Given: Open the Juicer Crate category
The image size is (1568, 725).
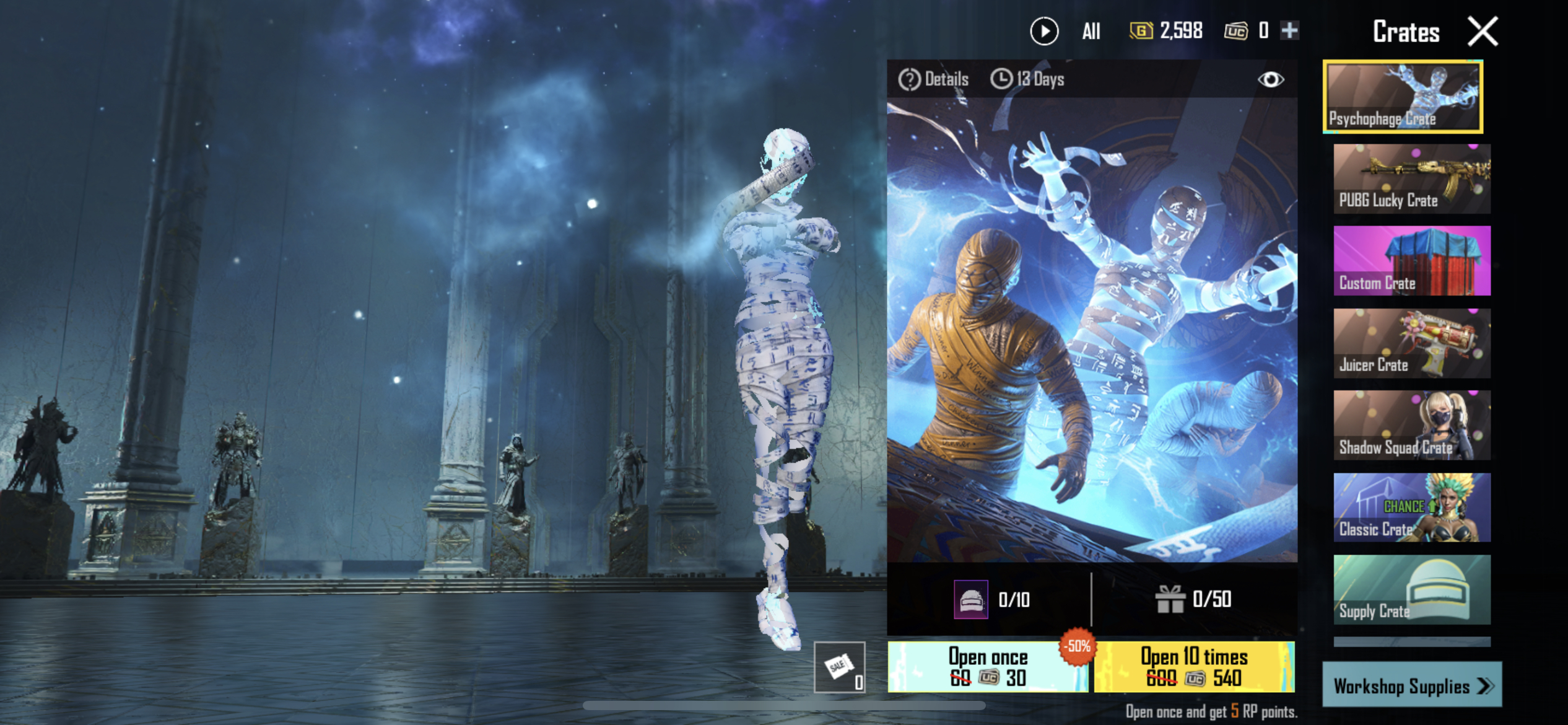Looking at the screenshot, I should pos(1412,343).
